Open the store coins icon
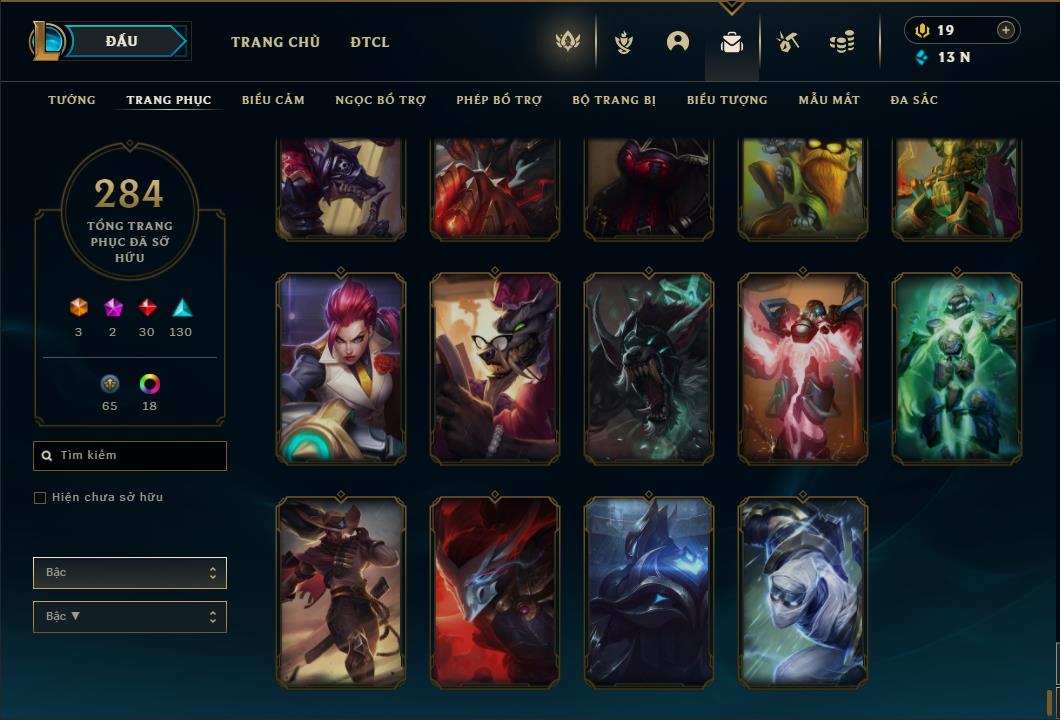 pyautogui.click(x=842, y=42)
